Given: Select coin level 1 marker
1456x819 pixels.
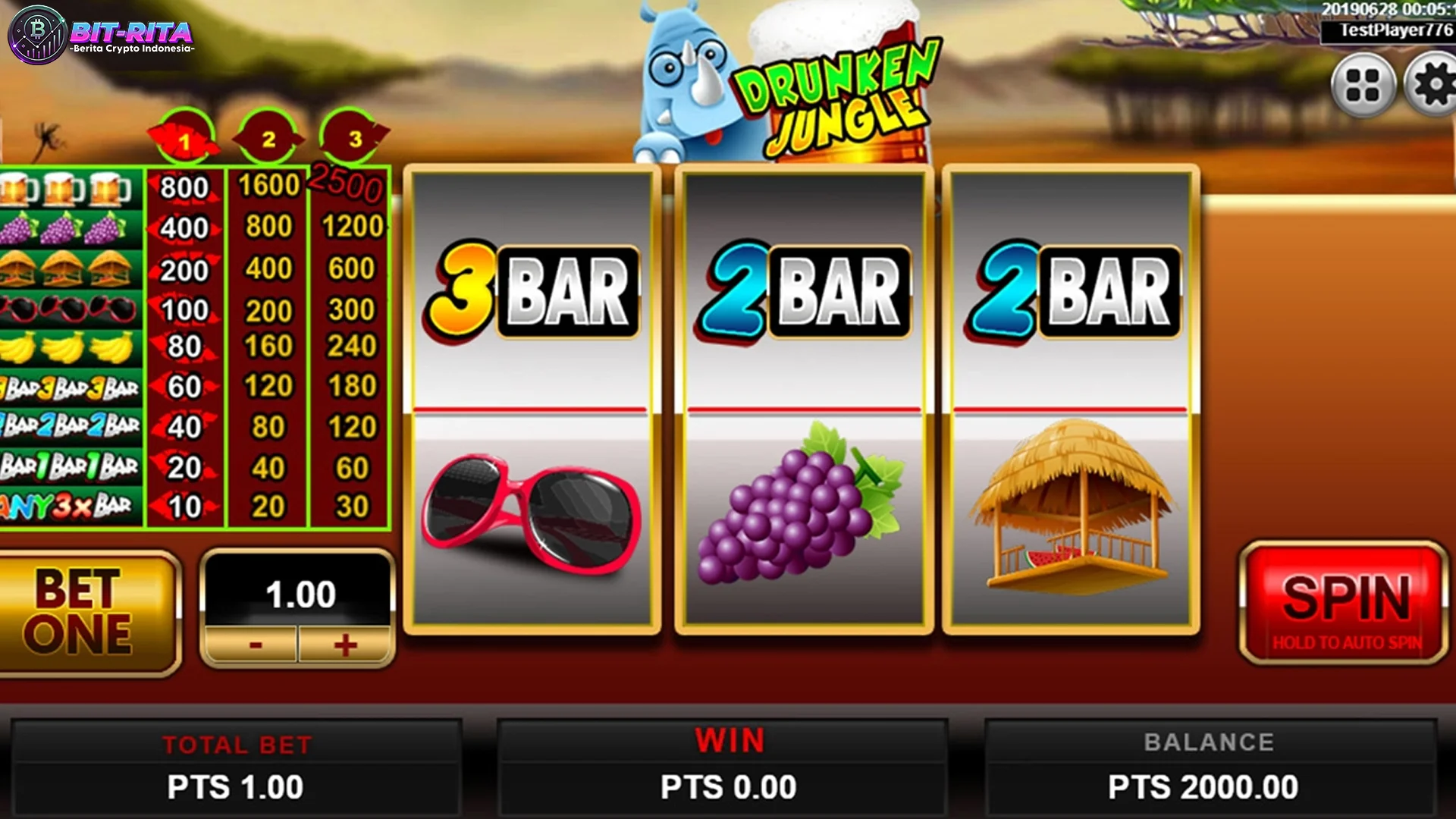Looking at the screenshot, I should pos(184,140).
